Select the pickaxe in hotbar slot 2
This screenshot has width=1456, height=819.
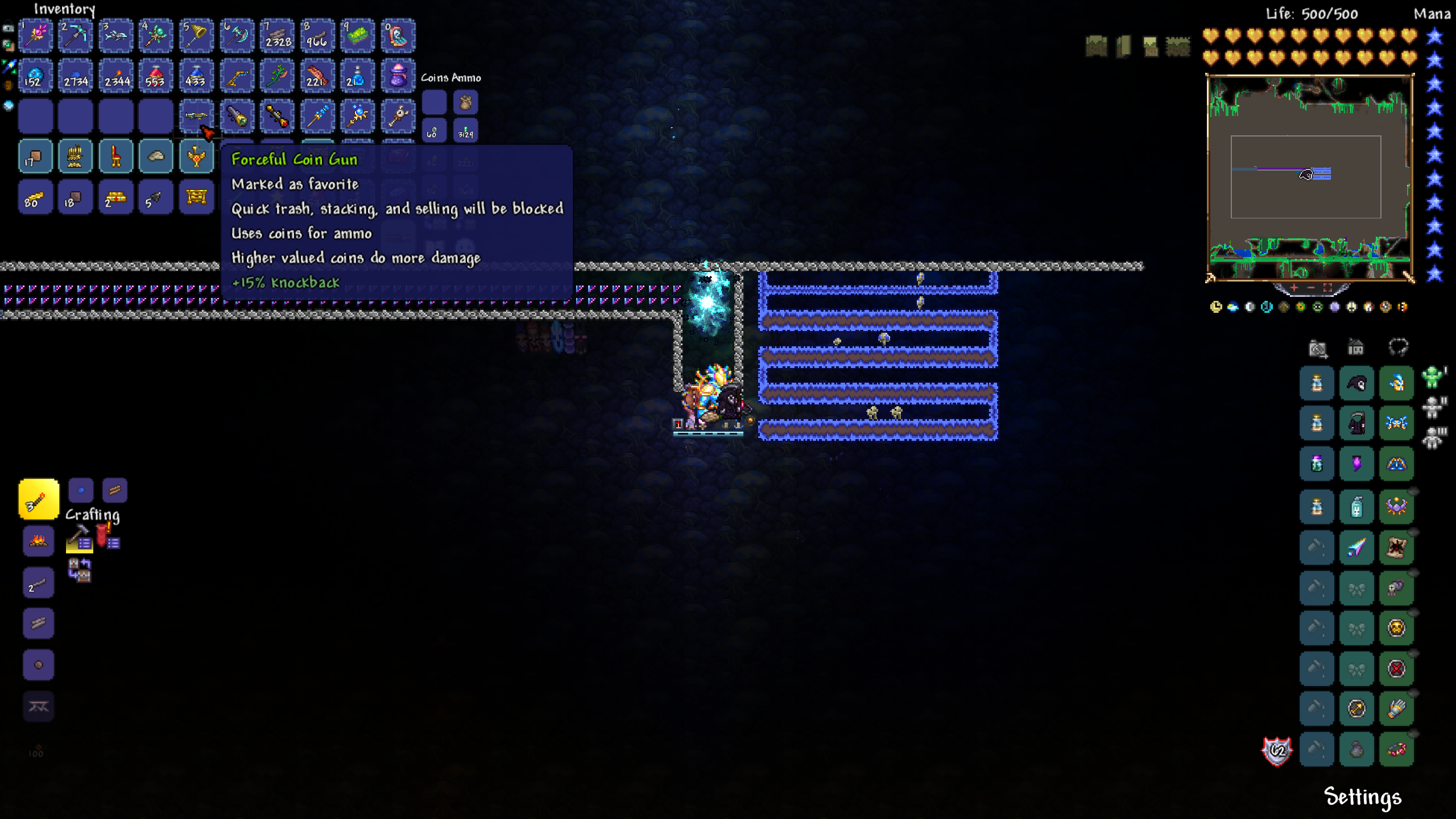point(76,36)
